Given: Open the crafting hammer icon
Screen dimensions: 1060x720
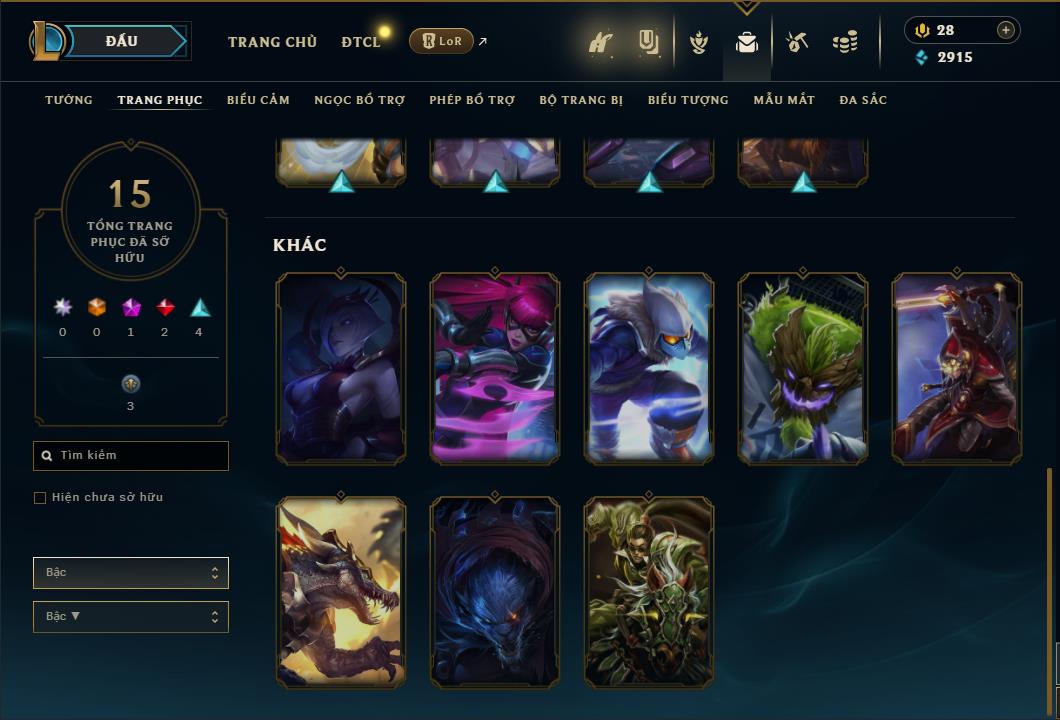Looking at the screenshot, I should point(797,42).
